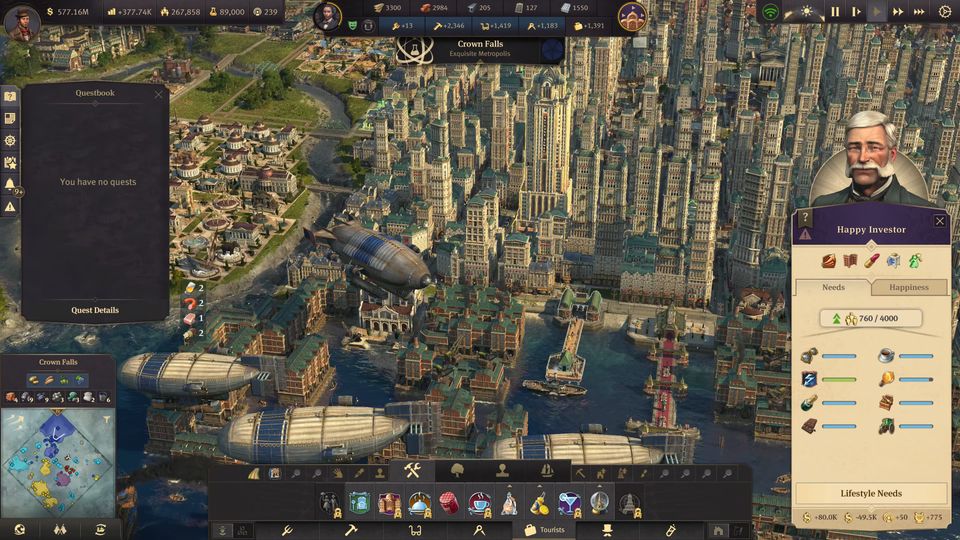
Task: Set game speed to triple fast forward
Action: [x=918, y=12]
